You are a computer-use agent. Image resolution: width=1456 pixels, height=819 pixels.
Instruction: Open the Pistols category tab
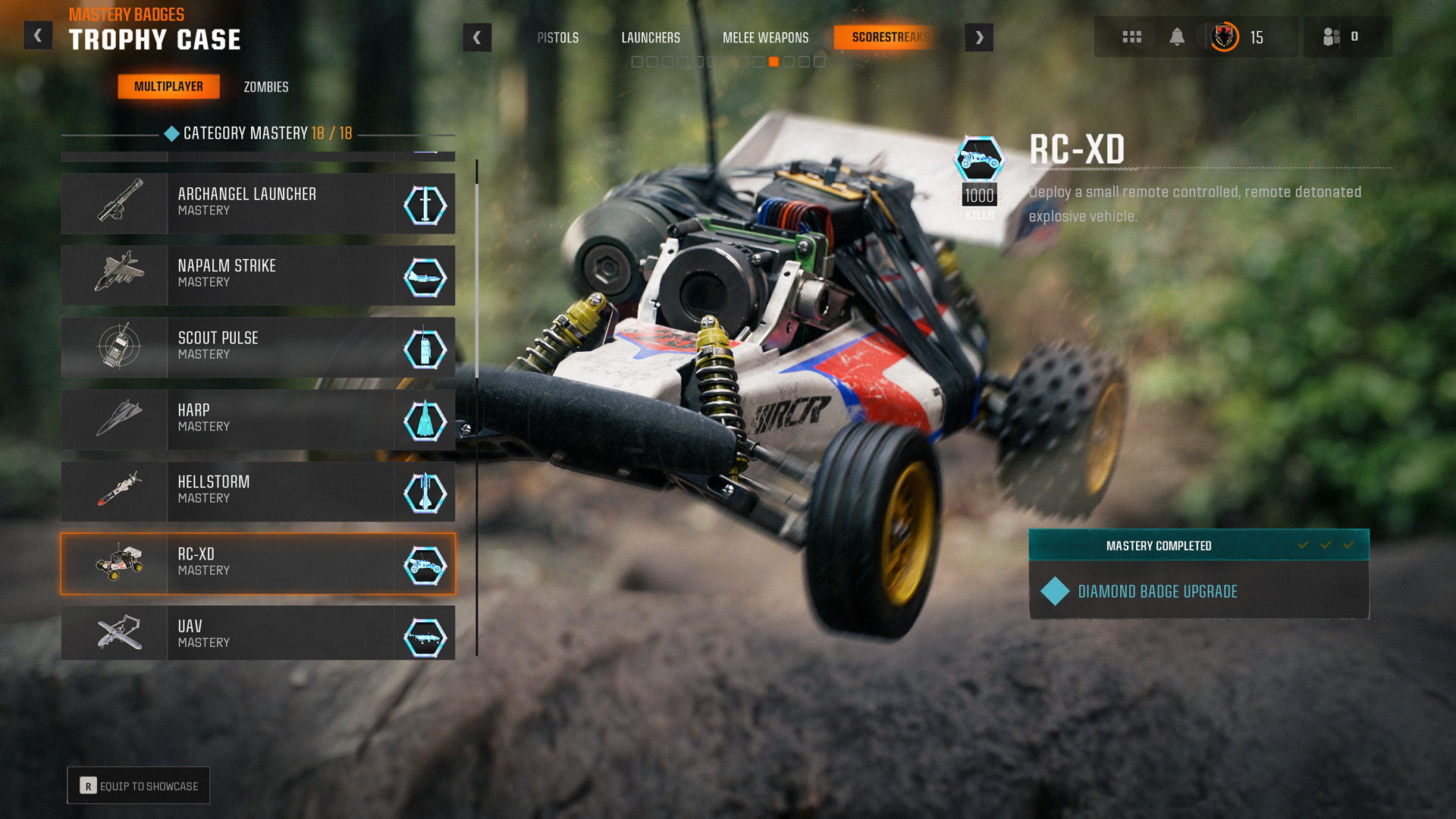pos(557,38)
